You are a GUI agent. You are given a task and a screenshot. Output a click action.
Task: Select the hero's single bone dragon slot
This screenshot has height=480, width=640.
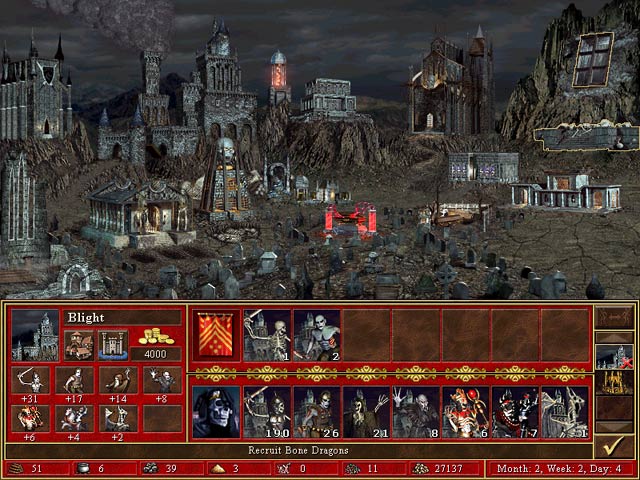point(564,412)
